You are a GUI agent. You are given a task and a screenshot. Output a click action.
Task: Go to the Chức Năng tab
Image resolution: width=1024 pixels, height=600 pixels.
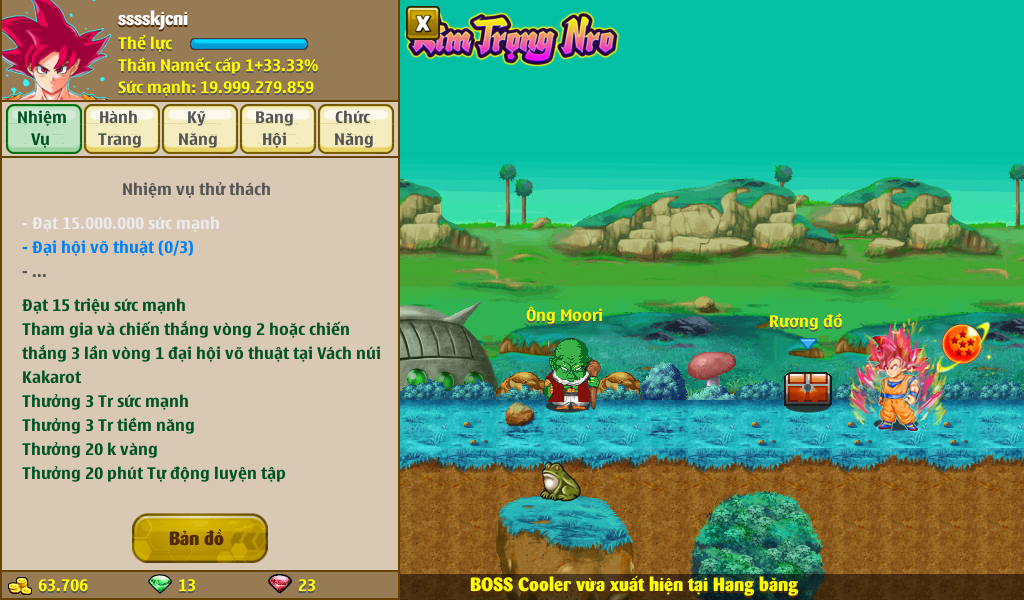tap(355, 129)
